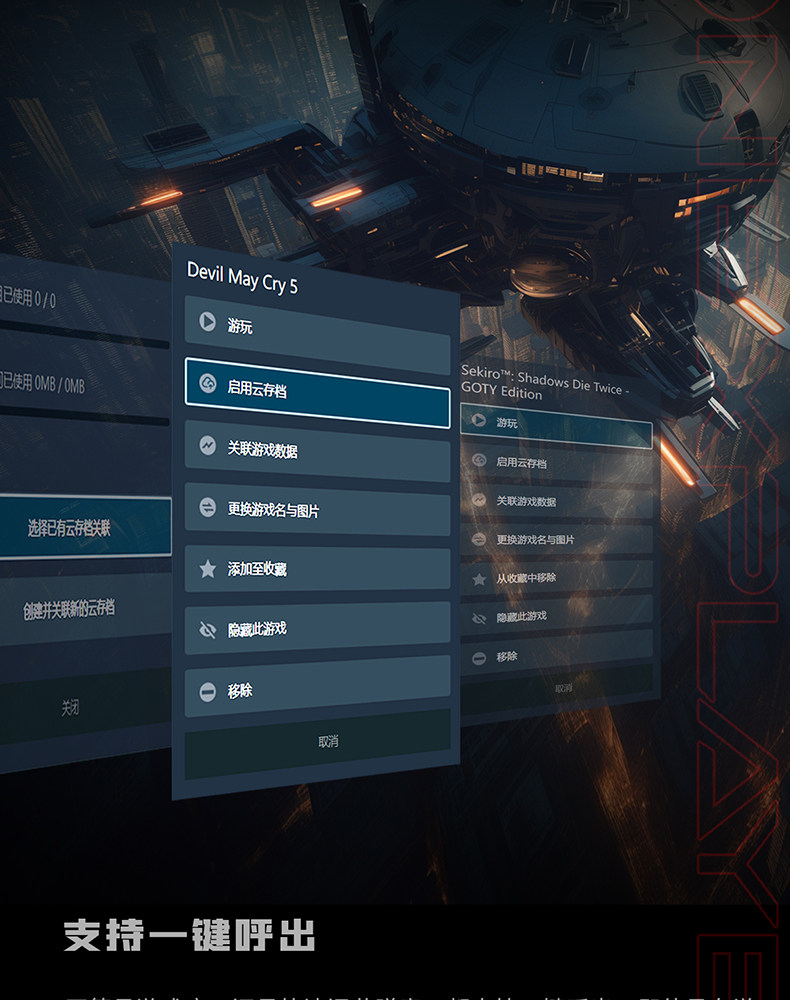
Task: Select 游玩 in the Sekiro menu
Action: click(556, 424)
